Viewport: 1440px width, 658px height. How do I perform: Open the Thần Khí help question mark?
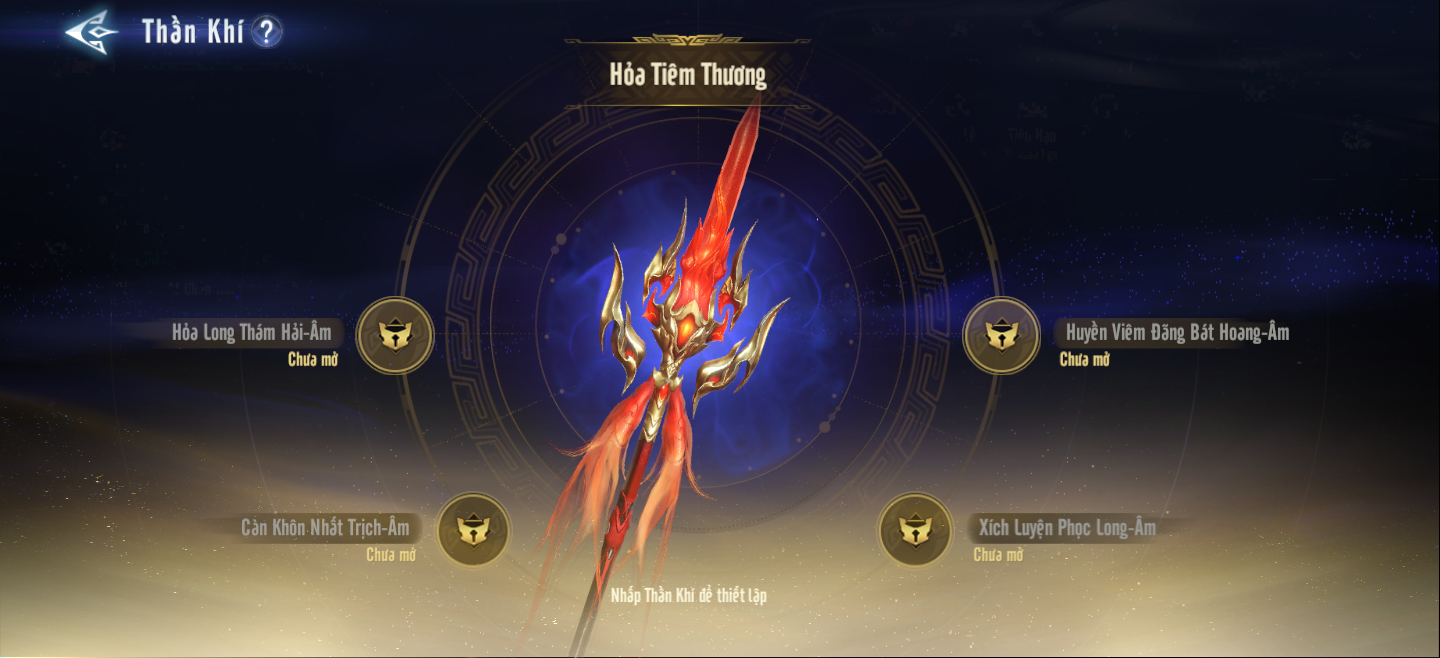[266, 32]
